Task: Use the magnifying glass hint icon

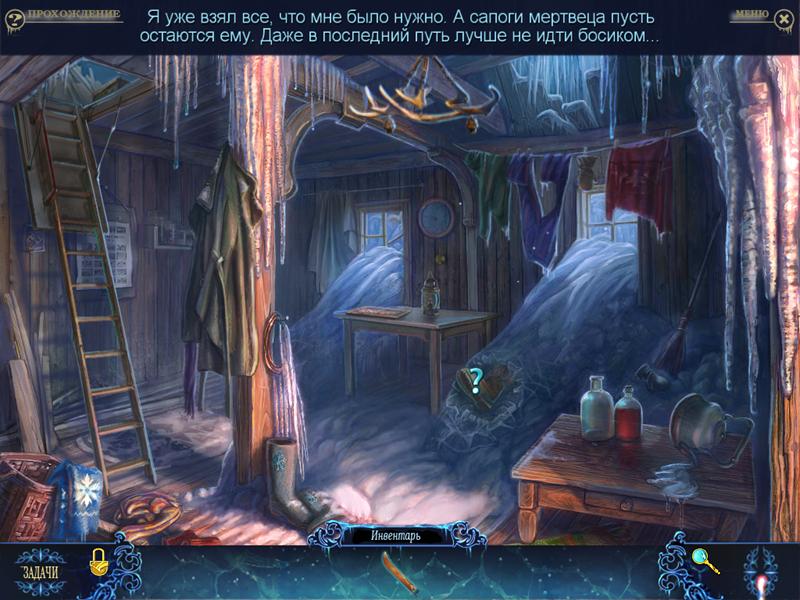Action: click(706, 562)
